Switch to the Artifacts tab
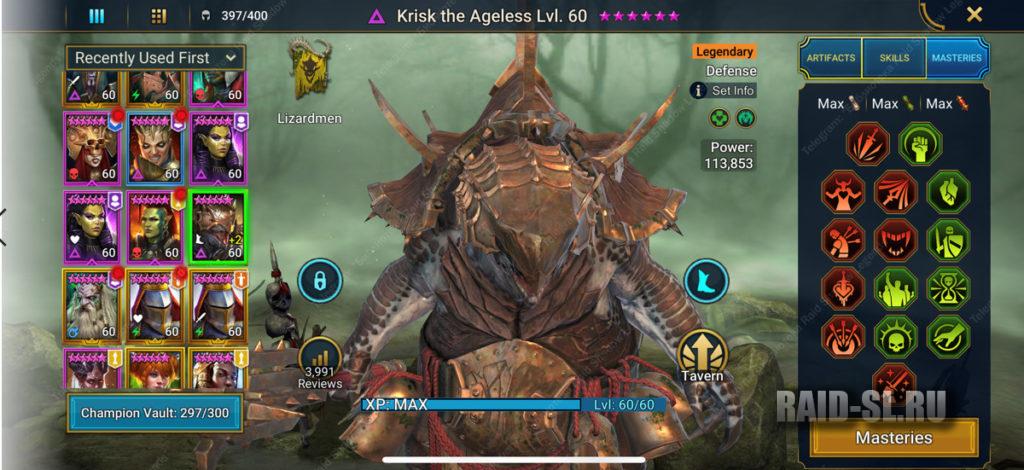Image resolution: width=1024 pixels, height=470 pixels. (x=831, y=58)
